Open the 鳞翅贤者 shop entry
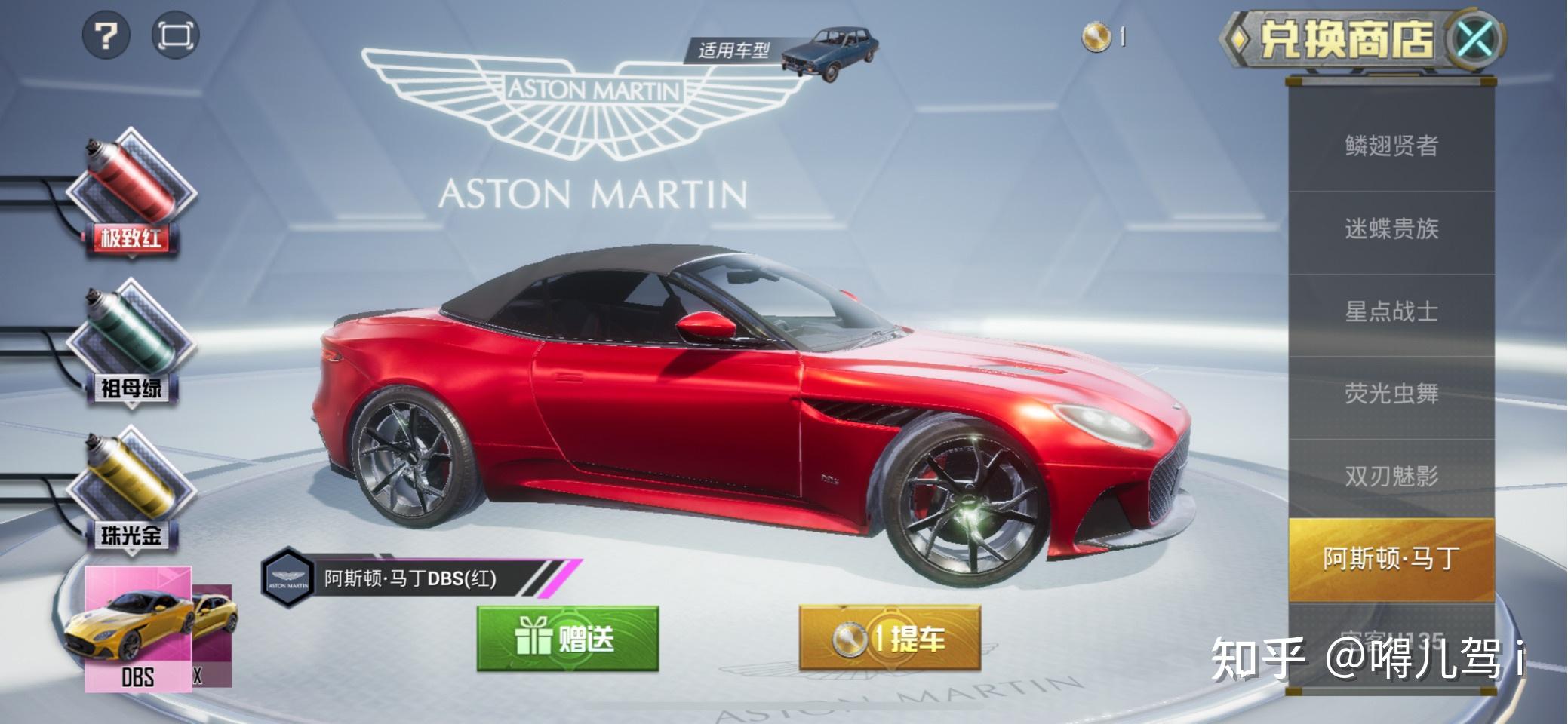 [1391, 146]
